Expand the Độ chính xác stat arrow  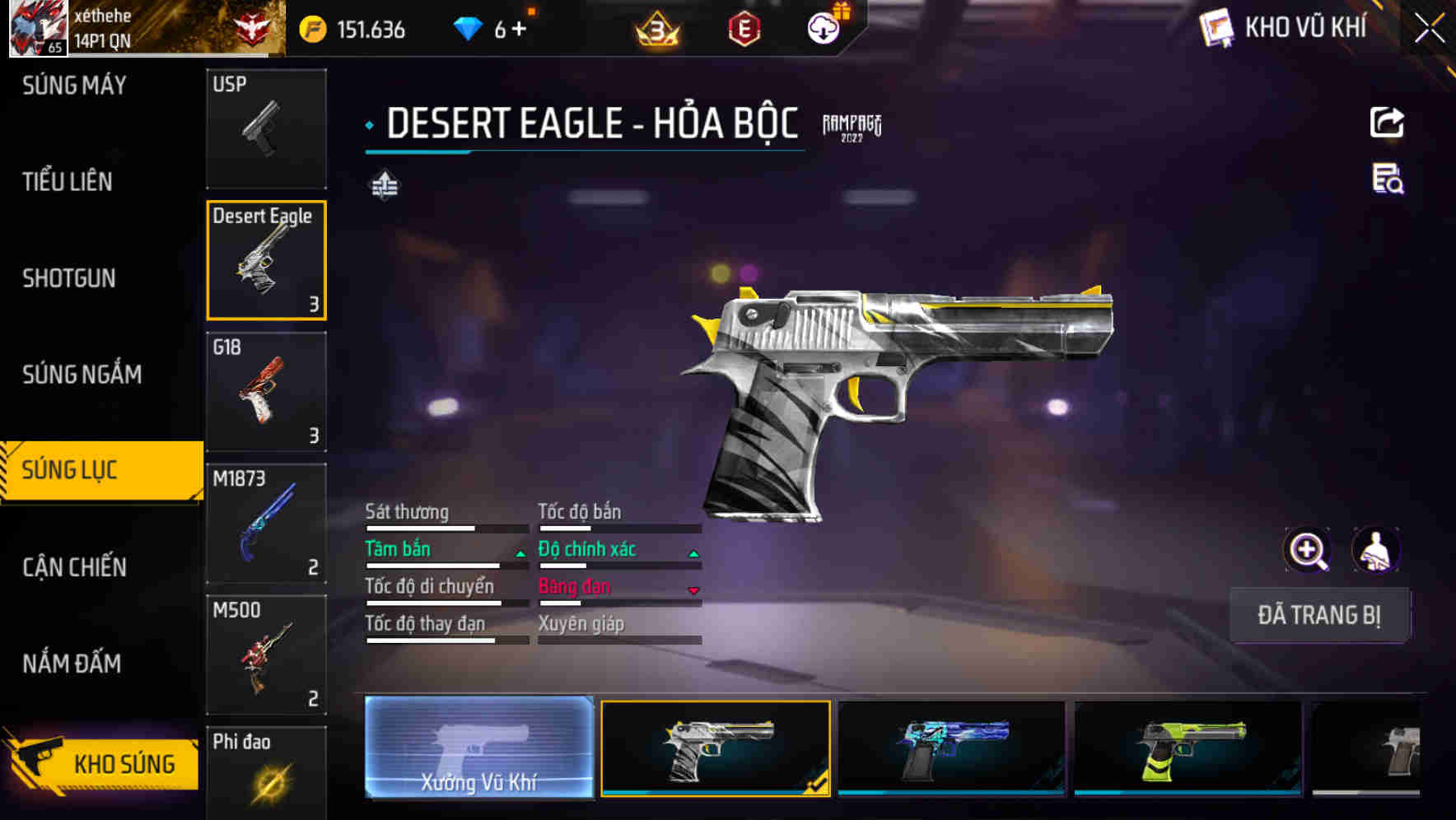click(693, 553)
